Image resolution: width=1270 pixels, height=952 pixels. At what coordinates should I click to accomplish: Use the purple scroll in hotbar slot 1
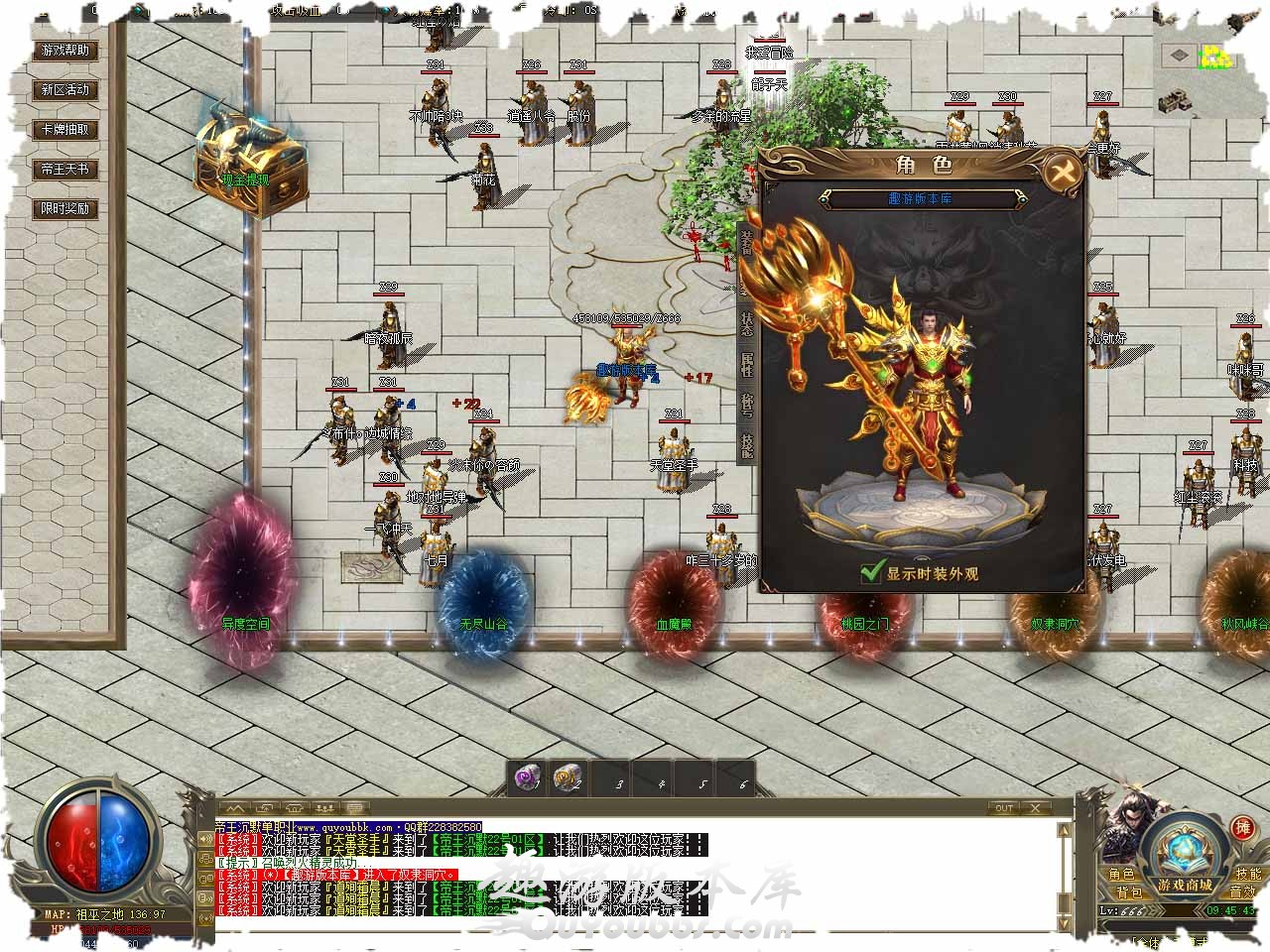click(527, 778)
